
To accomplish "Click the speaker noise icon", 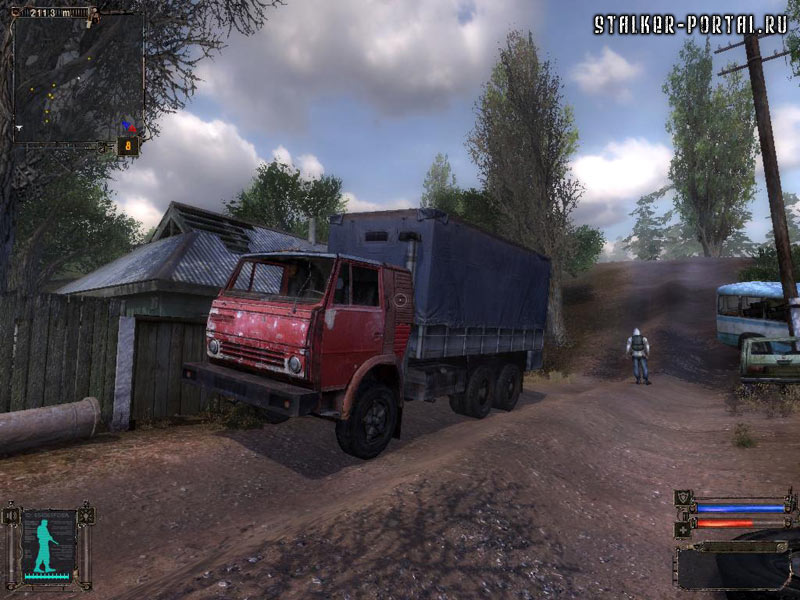I will pyautogui.click(x=12, y=515).
